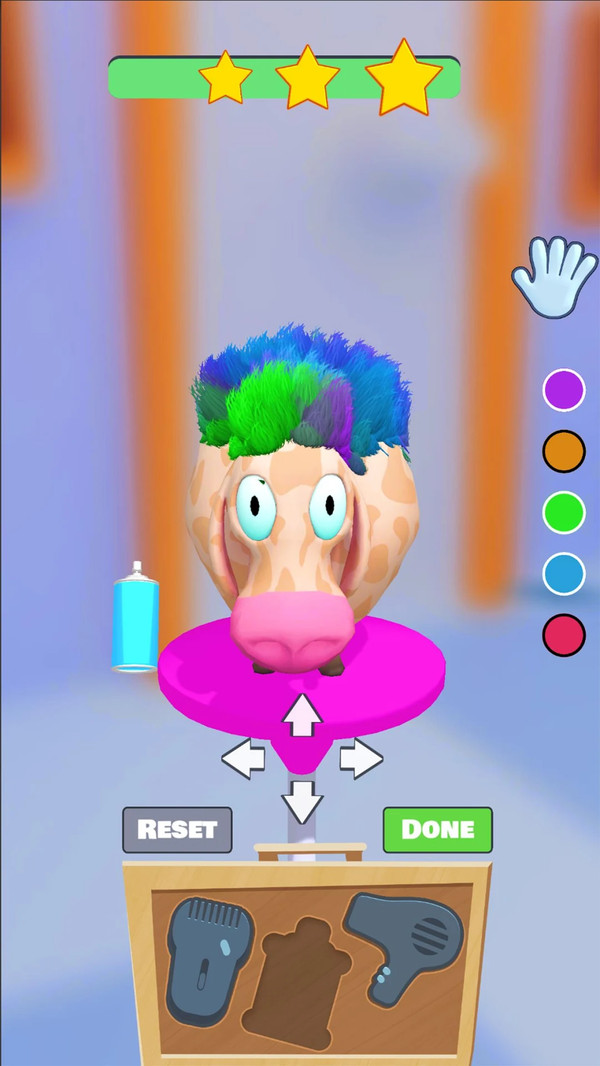Rotate head with the right arrow
The width and height of the screenshot is (600, 1066).
360,760
